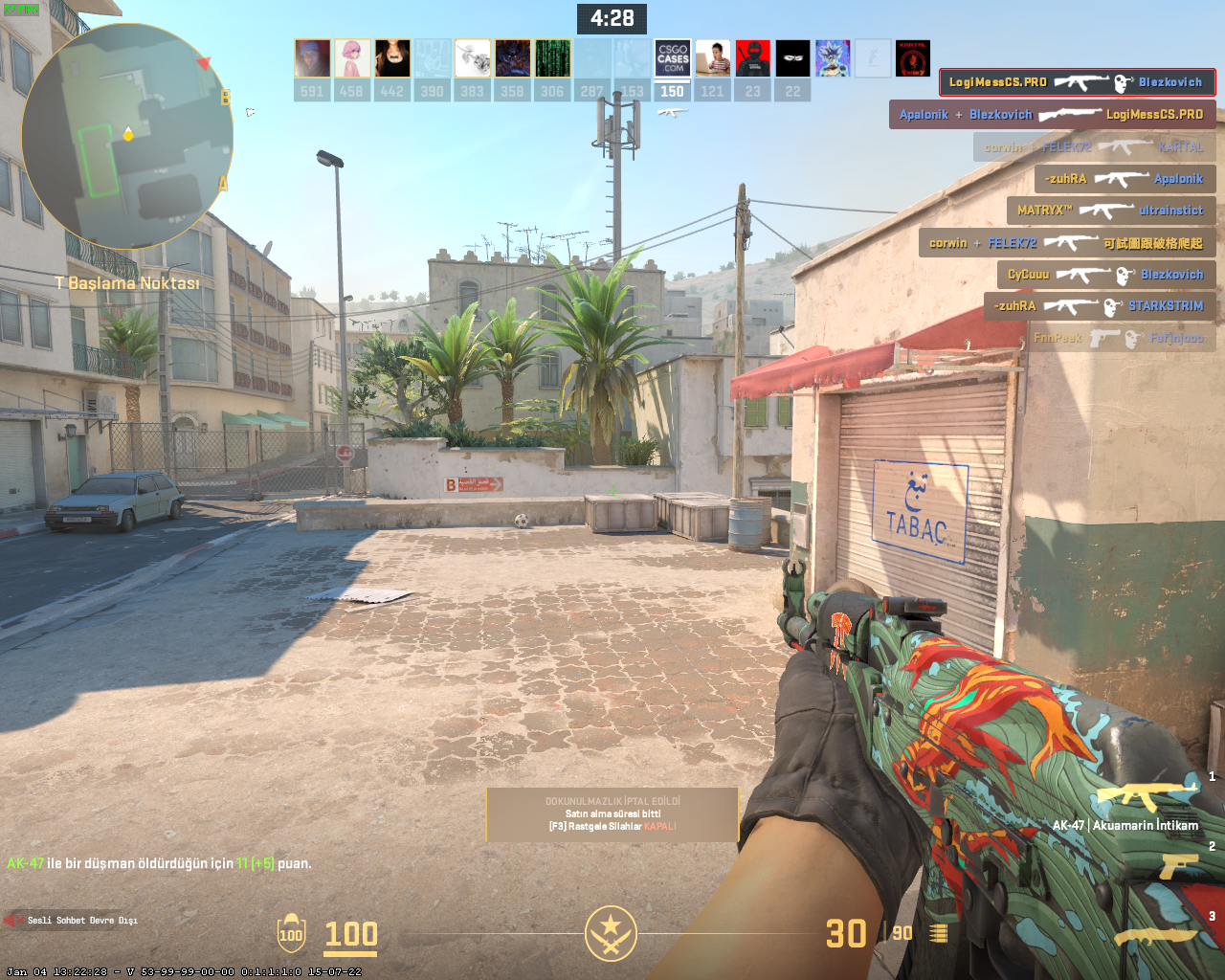
Task: Open the green matrix code avatar
Action: pos(552,58)
